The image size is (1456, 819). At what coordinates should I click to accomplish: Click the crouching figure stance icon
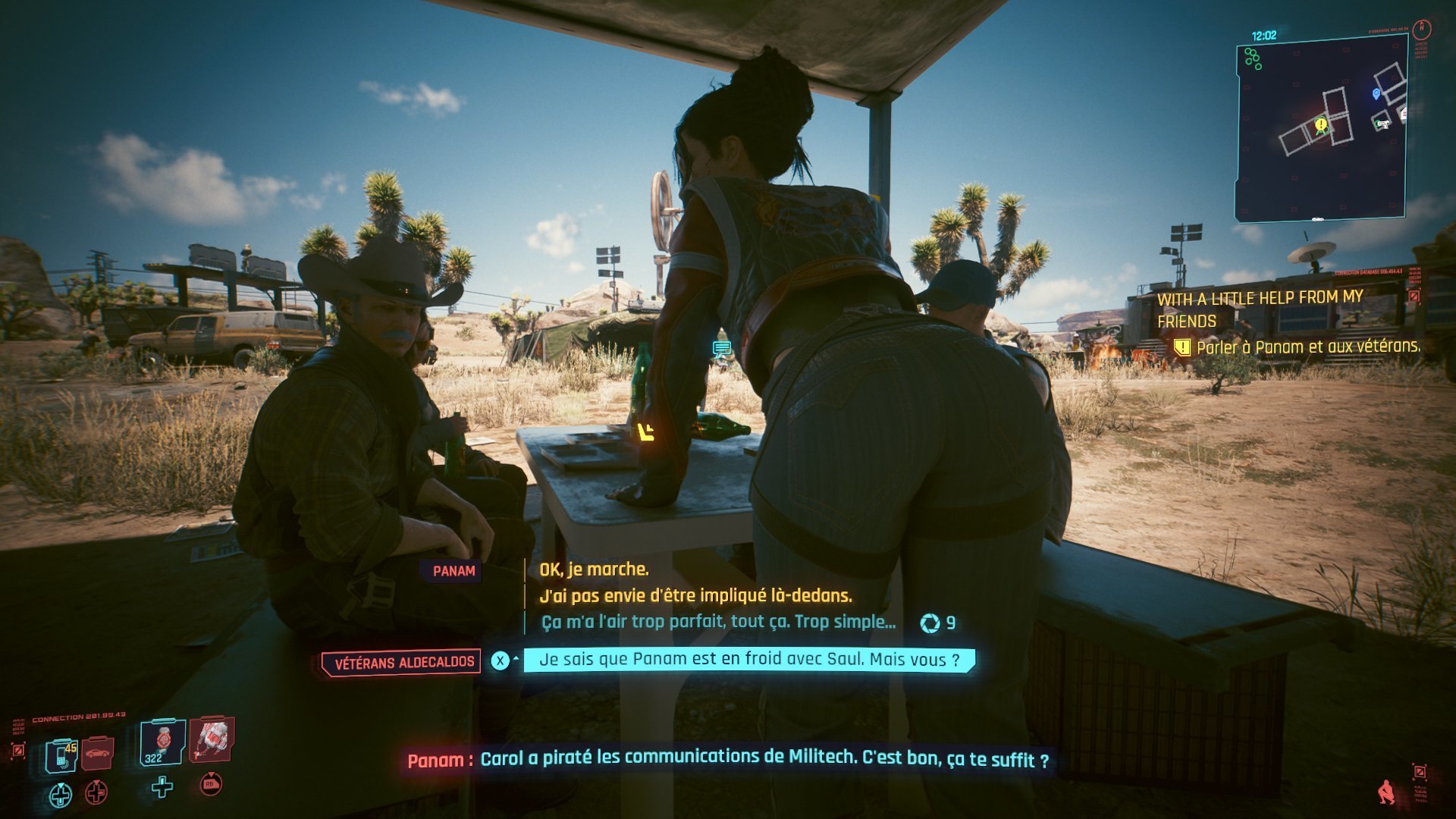pyautogui.click(x=1386, y=792)
